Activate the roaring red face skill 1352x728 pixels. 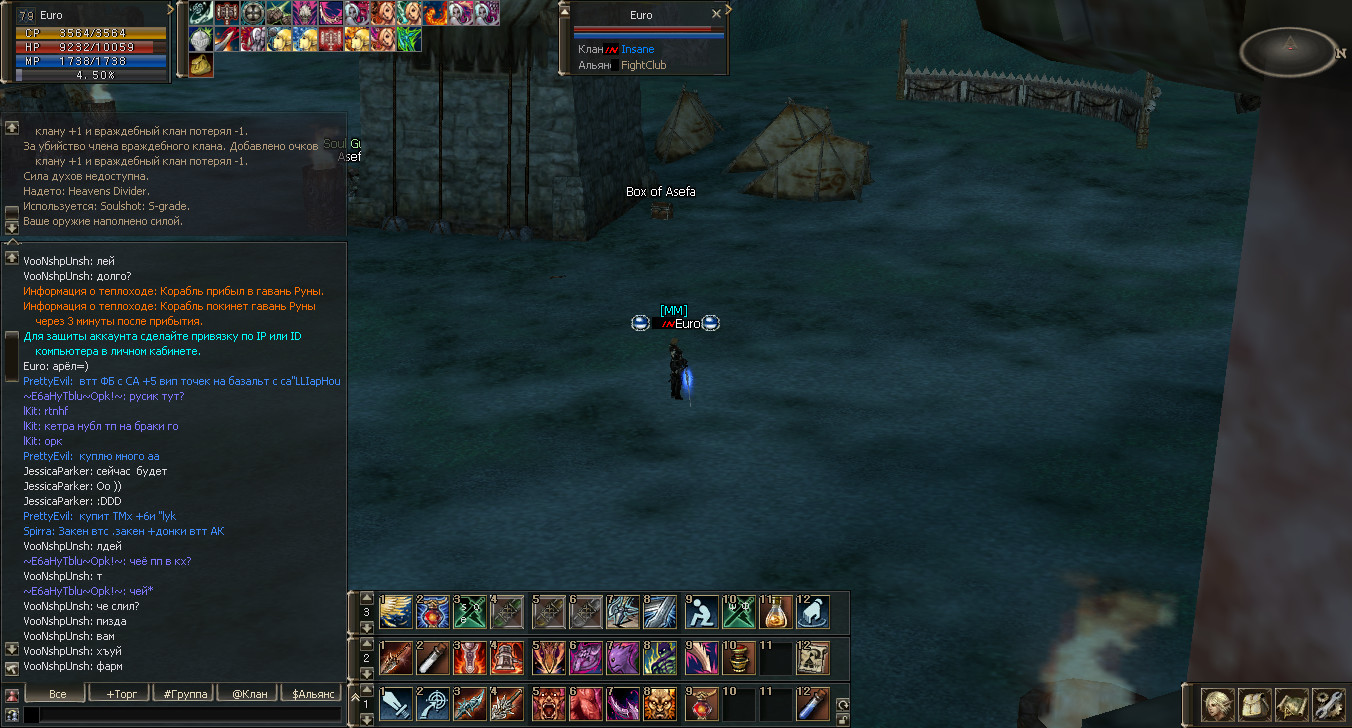(548, 703)
